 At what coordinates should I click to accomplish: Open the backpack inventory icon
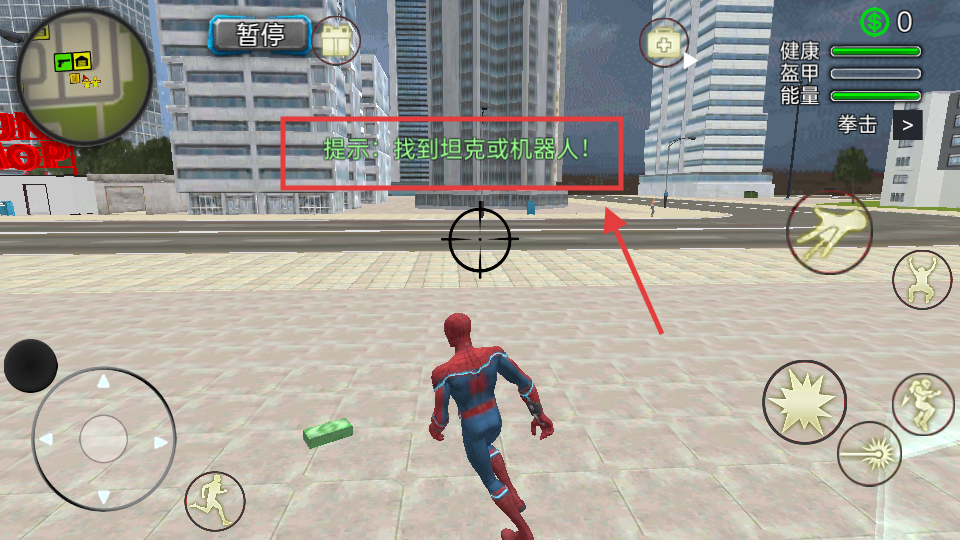pyautogui.click(x=335, y=42)
